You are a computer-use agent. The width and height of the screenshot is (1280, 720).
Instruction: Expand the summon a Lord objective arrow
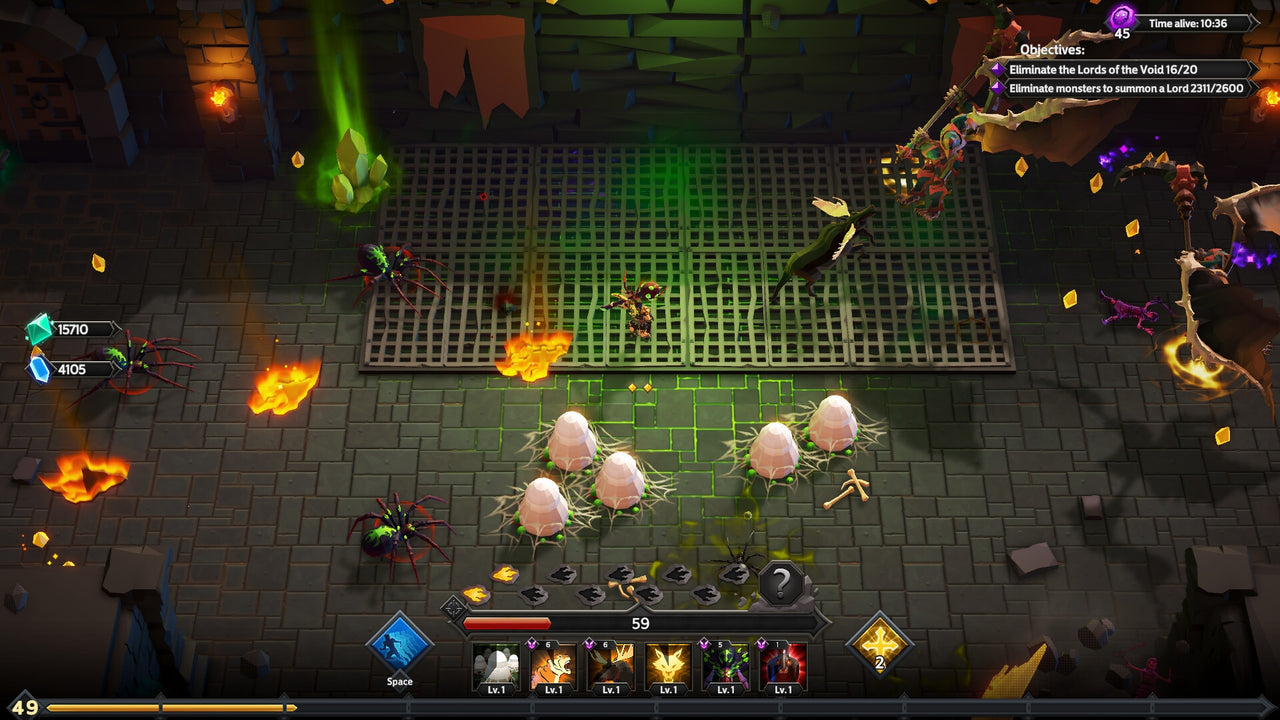(1250, 87)
